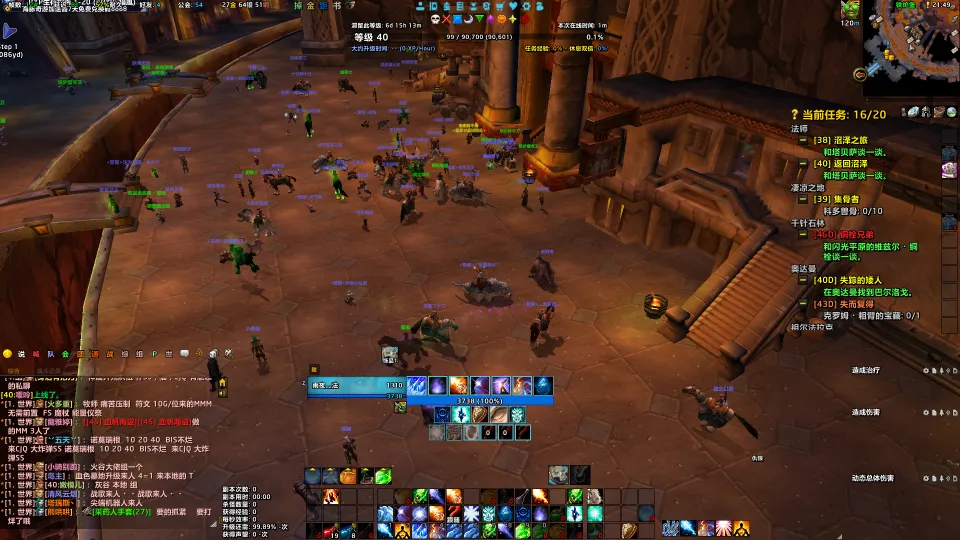Open the 采药人手套 item link in chat
The image size is (960, 540).
coord(121,511)
